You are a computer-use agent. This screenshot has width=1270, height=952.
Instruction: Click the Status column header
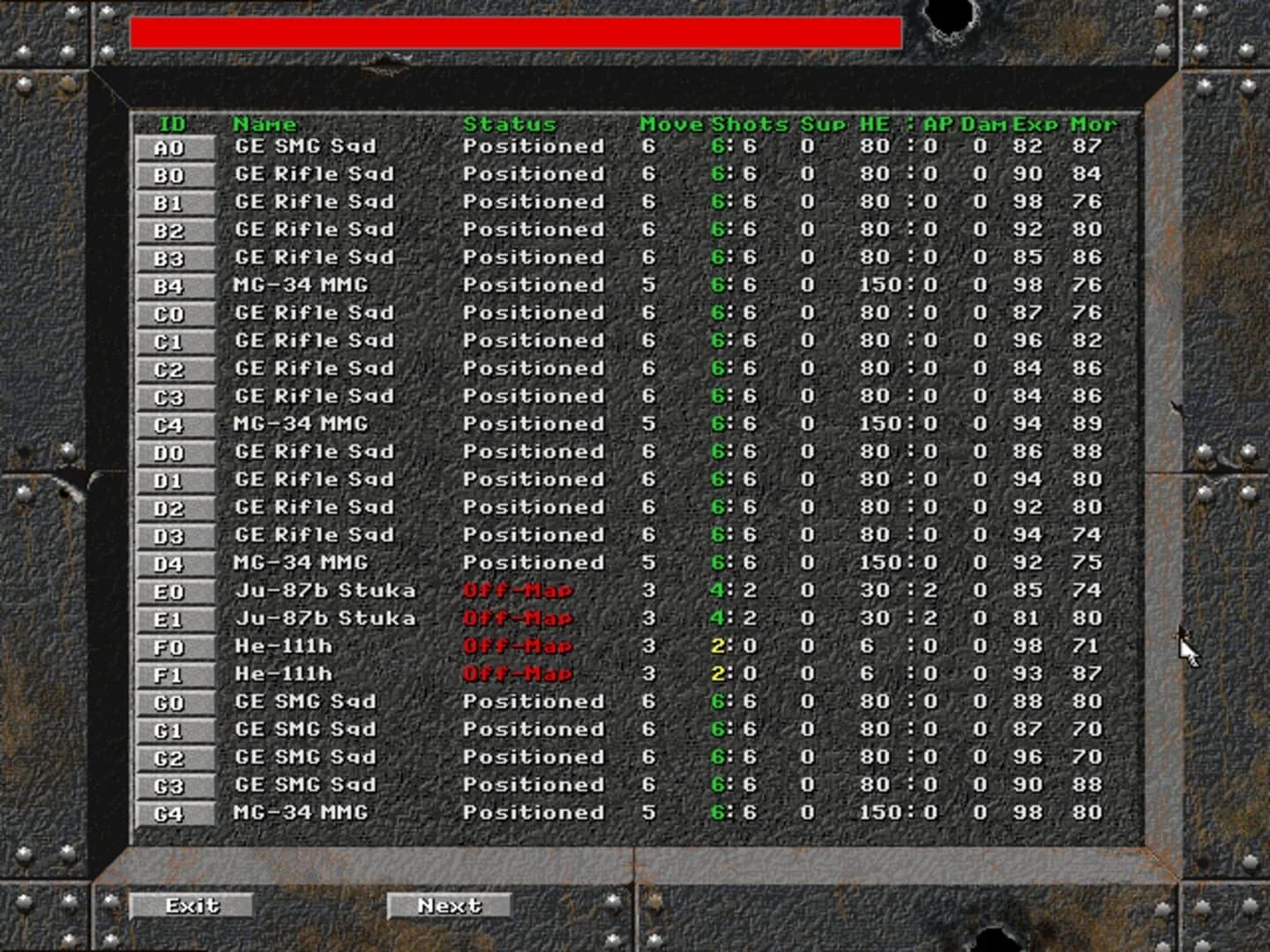pyautogui.click(x=512, y=124)
